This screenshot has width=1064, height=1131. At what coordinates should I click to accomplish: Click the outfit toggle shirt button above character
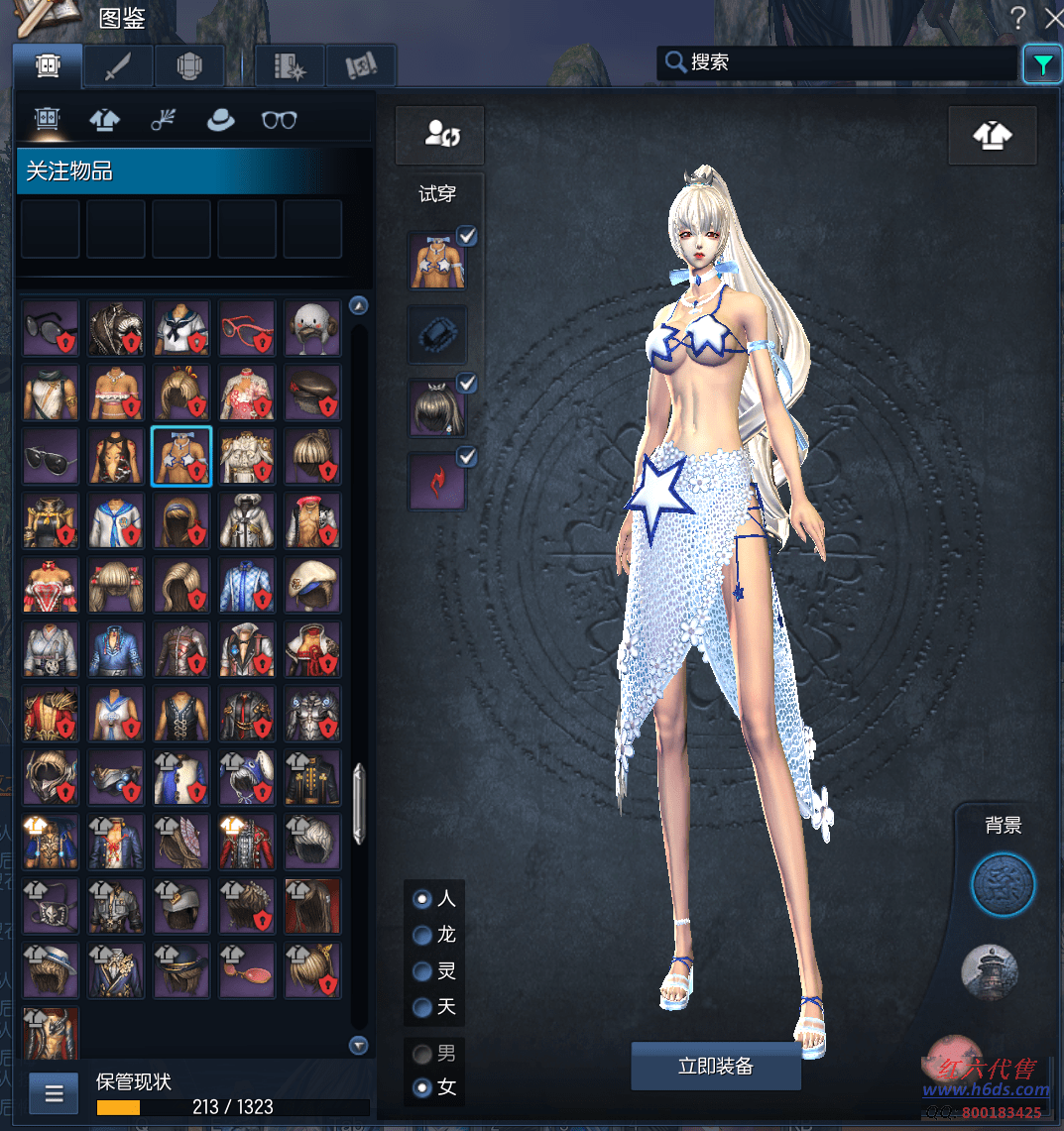click(993, 136)
